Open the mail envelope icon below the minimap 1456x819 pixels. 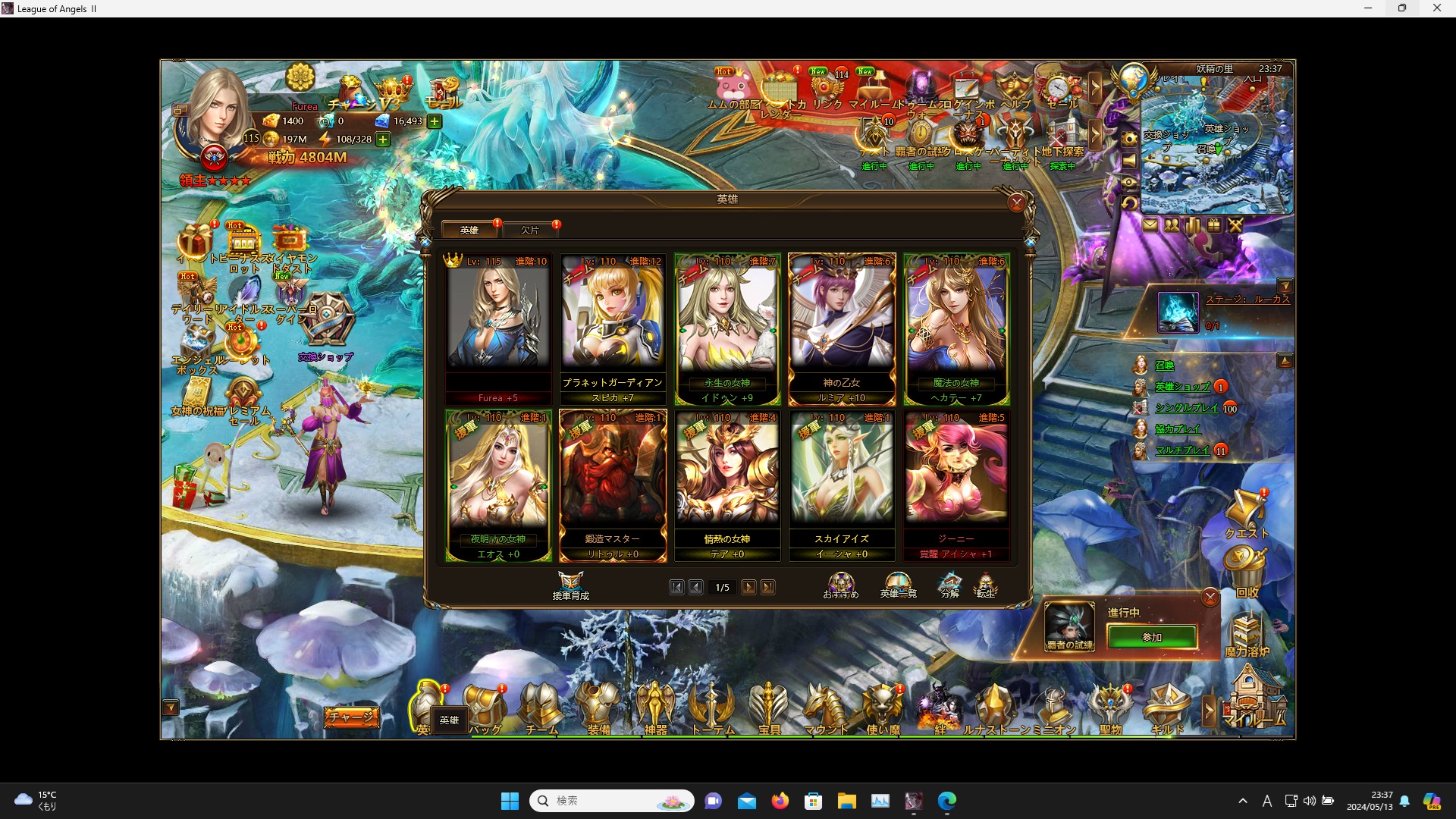tap(1151, 225)
